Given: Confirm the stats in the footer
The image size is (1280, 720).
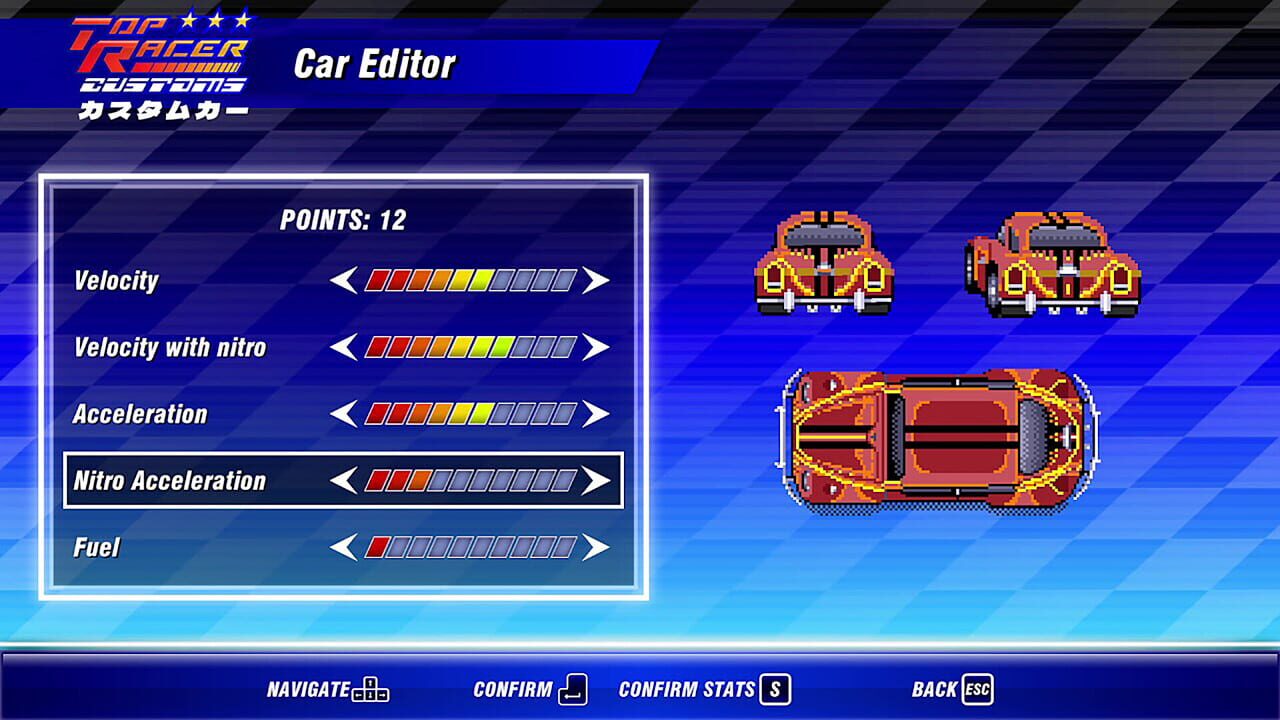Looking at the screenshot, I should pos(704,689).
